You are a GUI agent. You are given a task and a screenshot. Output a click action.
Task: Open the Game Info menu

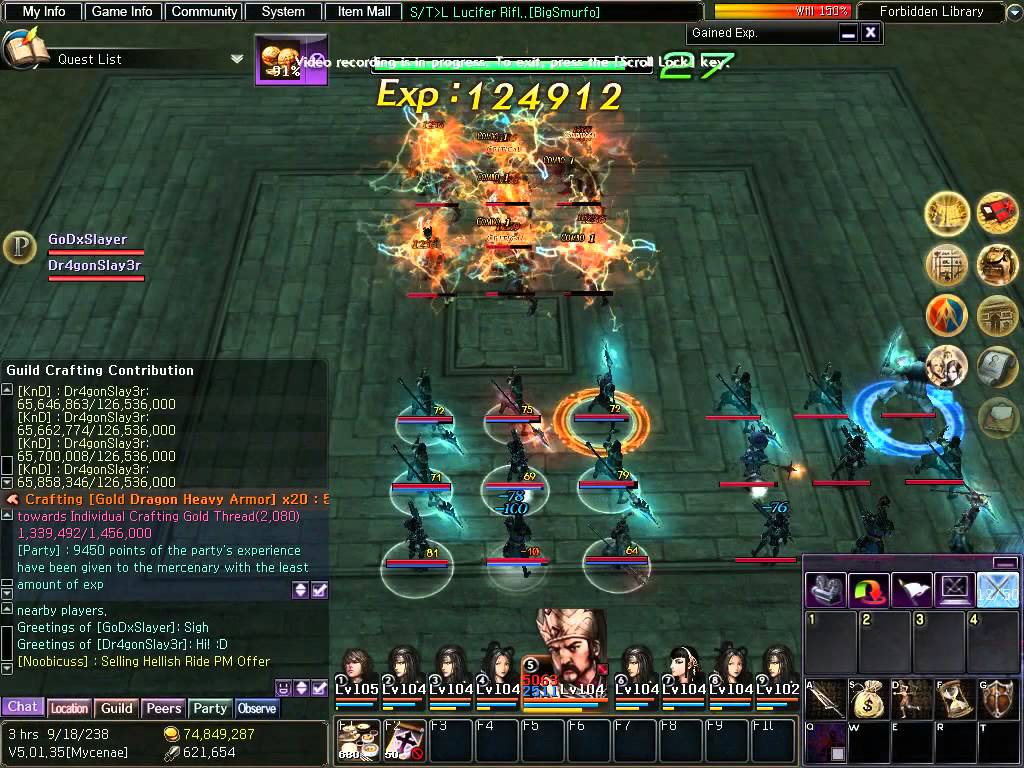pyautogui.click(x=122, y=12)
